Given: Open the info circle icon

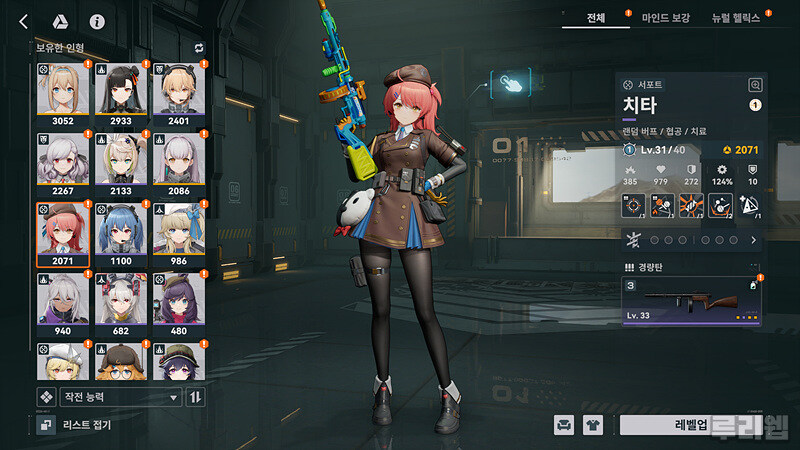Looking at the screenshot, I should click(x=97, y=21).
